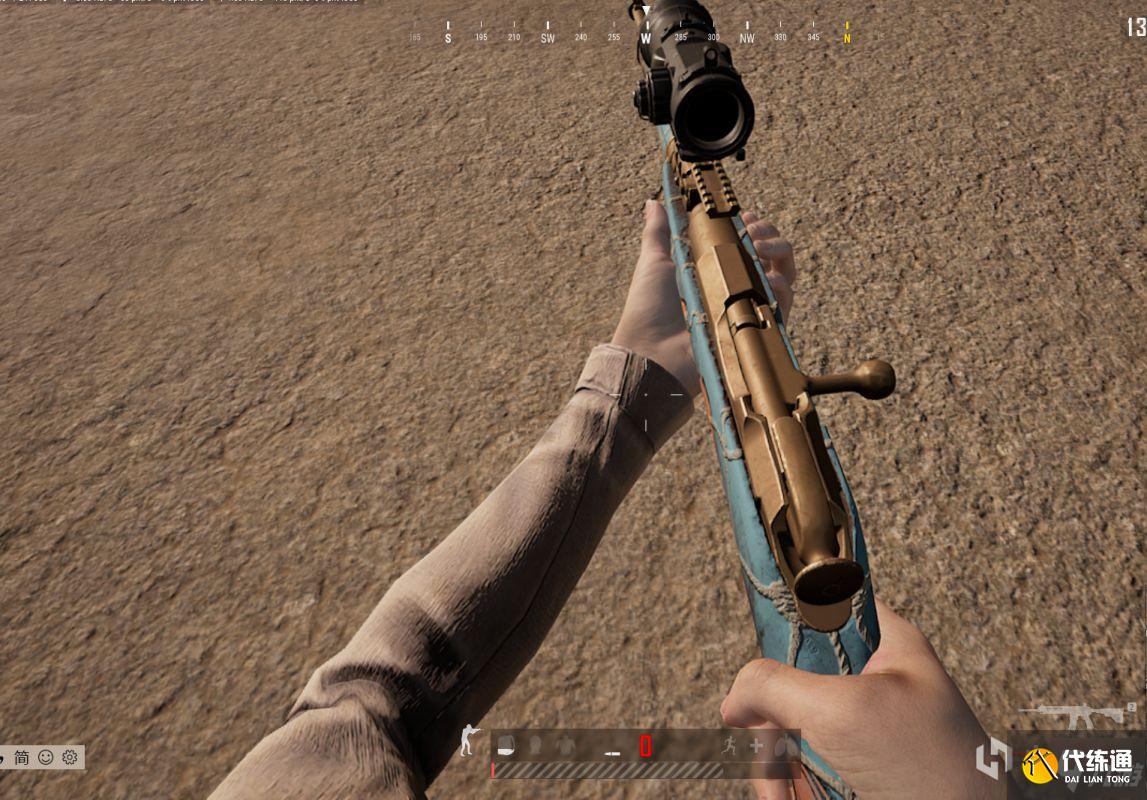Click the yellow N compass marker
Viewport: 1147px width, 800px height.
(x=847, y=38)
